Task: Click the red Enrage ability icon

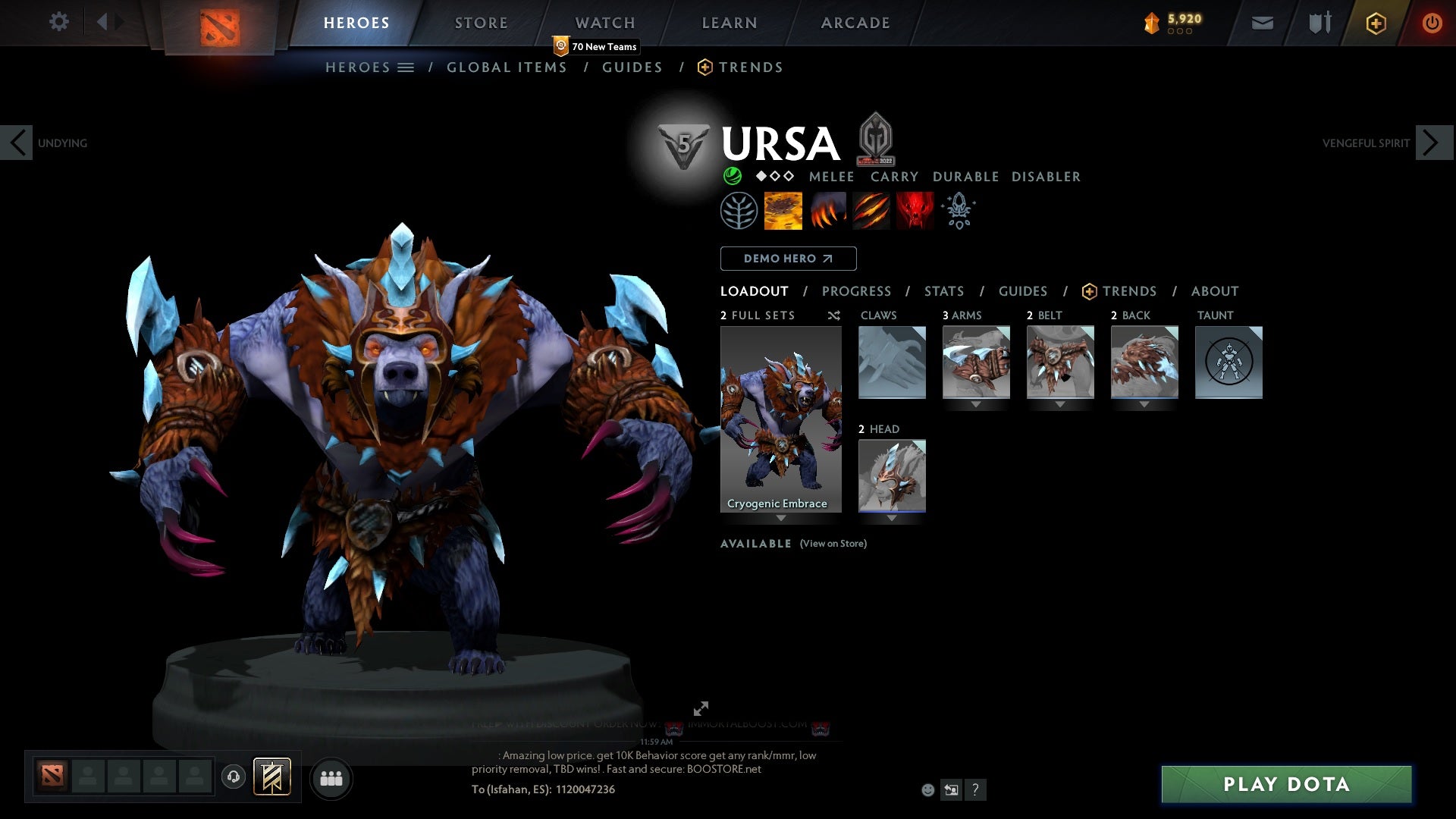Action: click(914, 210)
